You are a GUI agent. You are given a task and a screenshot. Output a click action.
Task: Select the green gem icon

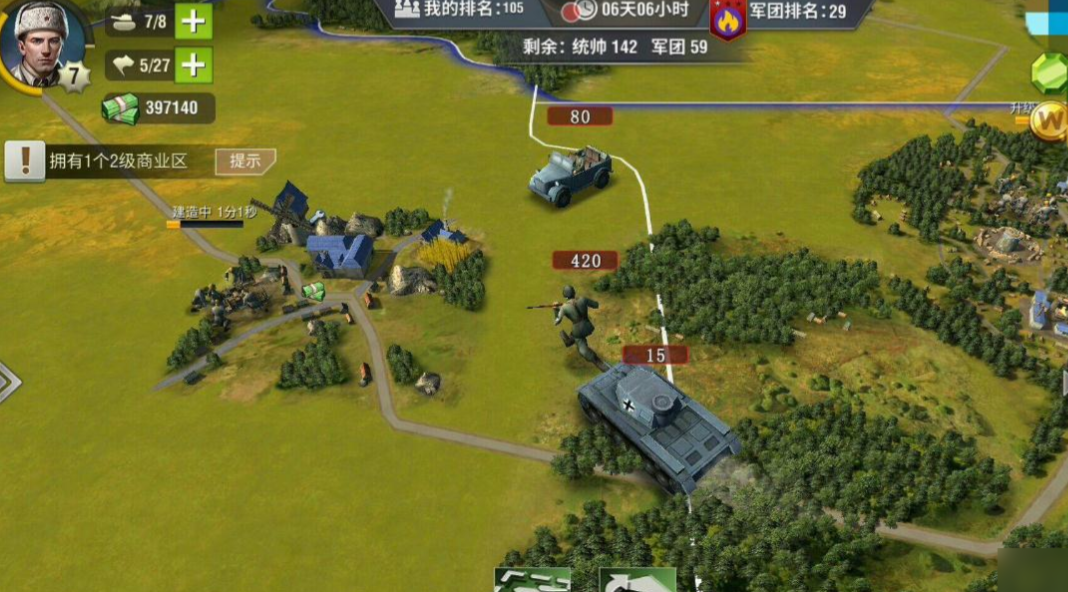[1050, 72]
